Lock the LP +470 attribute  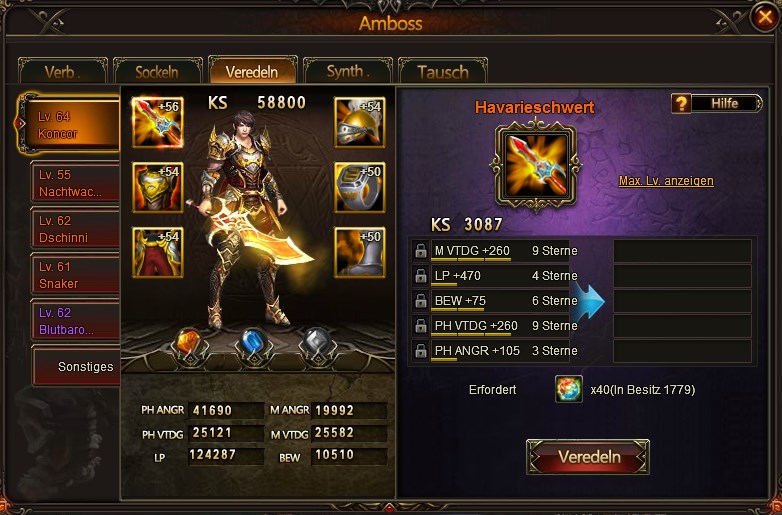(420, 276)
